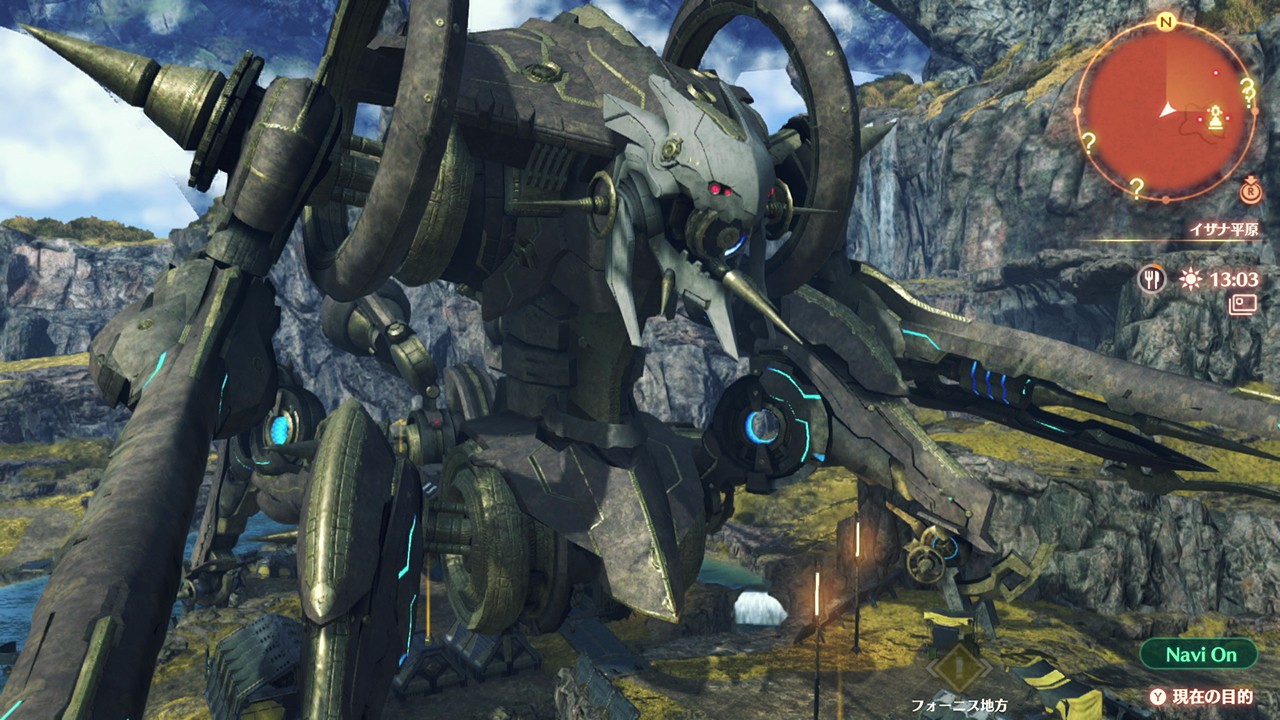The image size is (1280, 720).
Task: Click the R-stick minimap icon under the map
Action: click(x=1250, y=190)
